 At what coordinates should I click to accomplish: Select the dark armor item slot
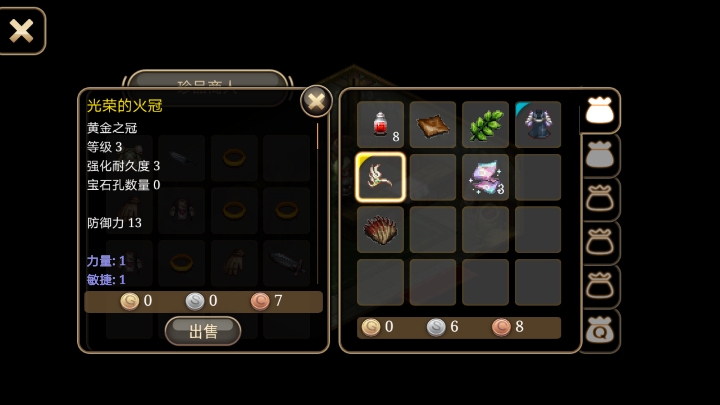(538, 125)
